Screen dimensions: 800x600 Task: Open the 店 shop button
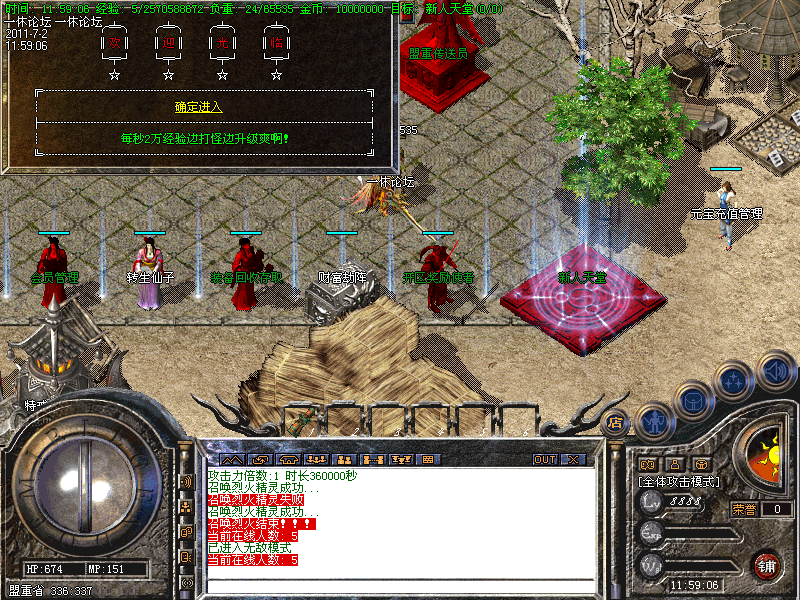click(616, 422)
